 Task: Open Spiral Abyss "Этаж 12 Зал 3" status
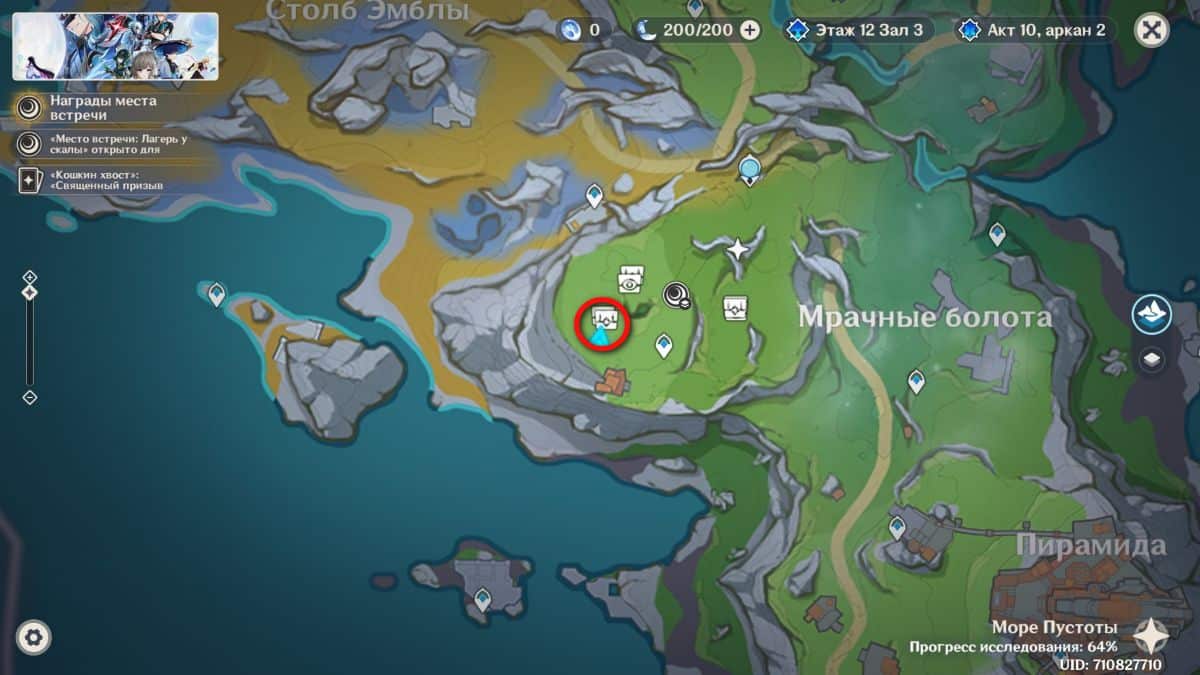[x=858, y=30]
